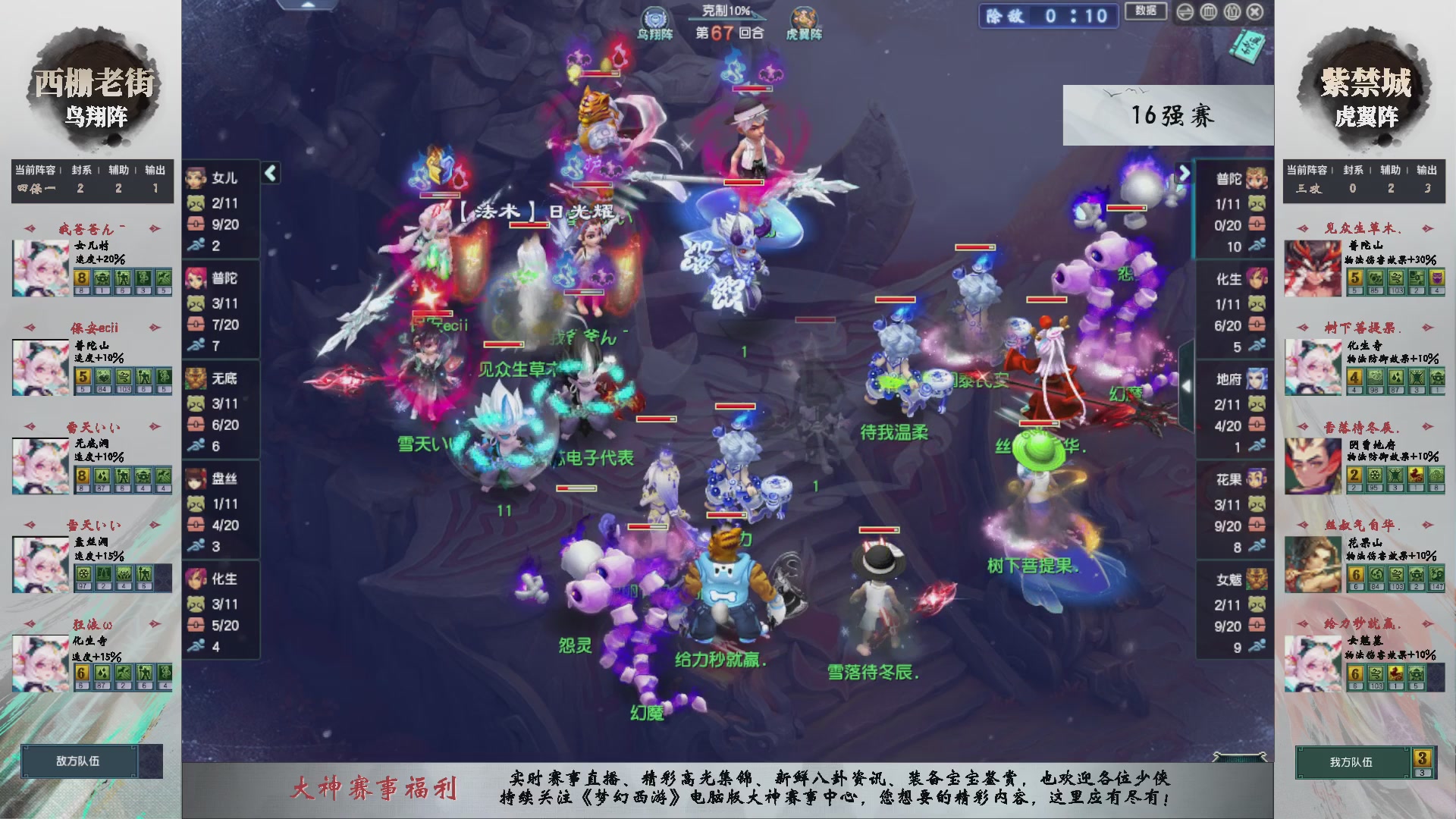Collapse the left team list with its arrow
Image resolution: width=1456 pixels, height=819 pixels.
(269, 172)
